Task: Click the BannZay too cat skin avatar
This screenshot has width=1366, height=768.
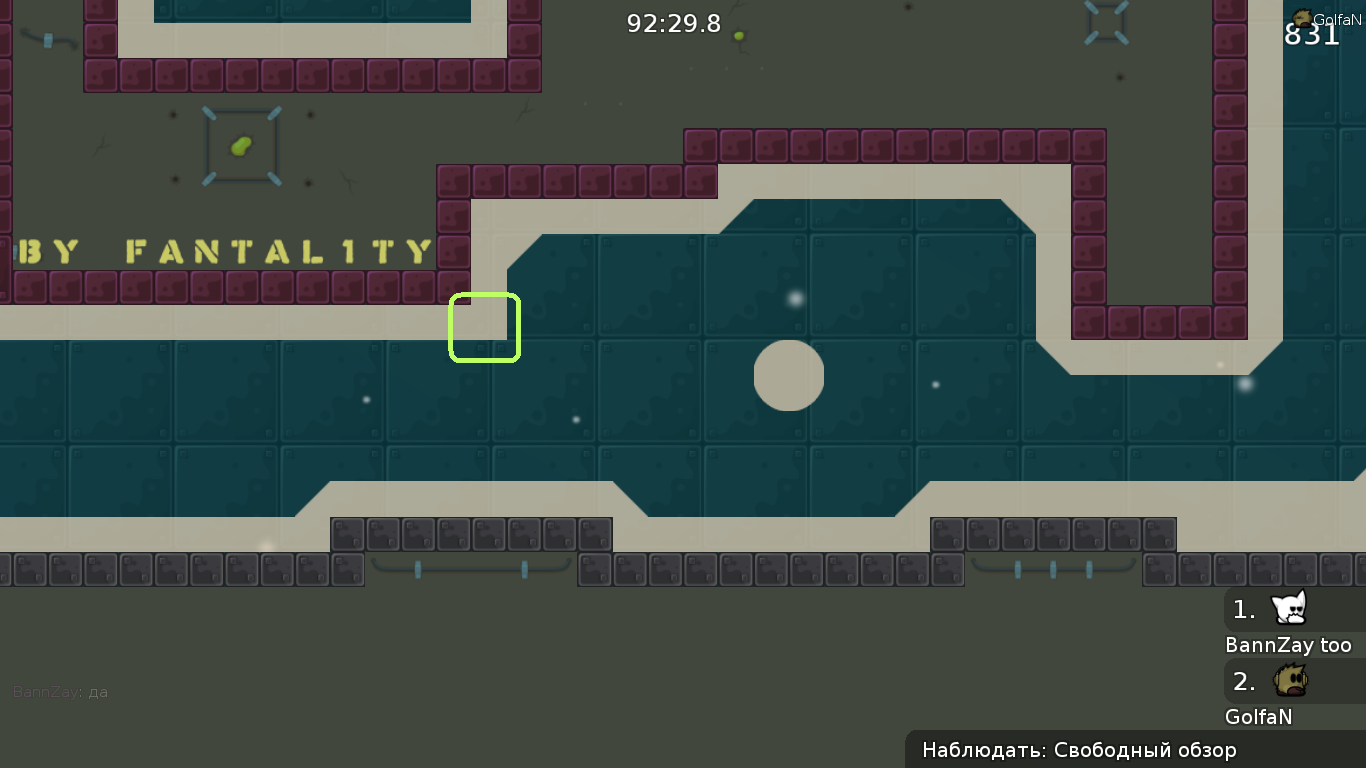Action: click(1290, 608)
